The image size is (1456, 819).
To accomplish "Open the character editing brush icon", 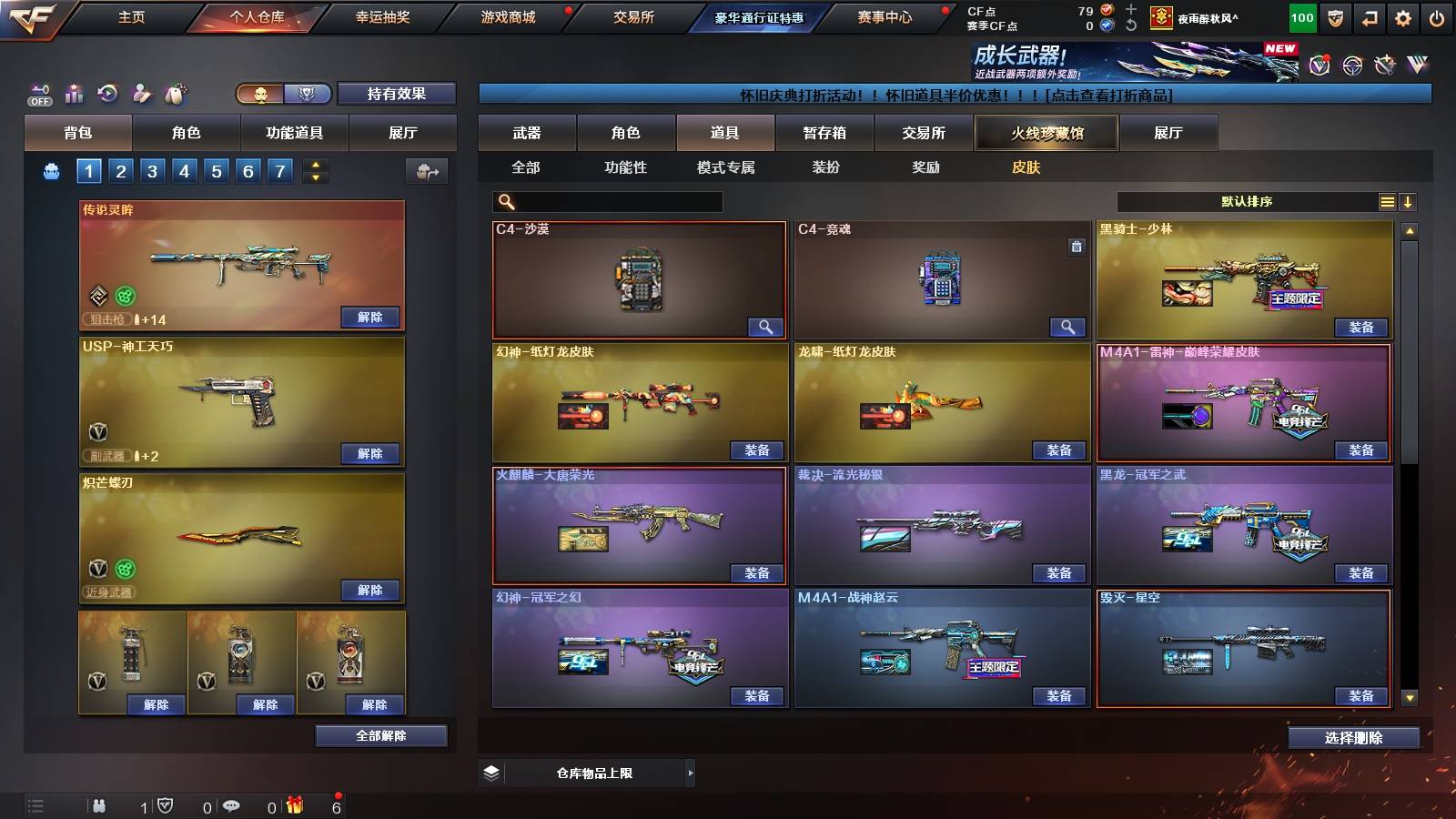I will pyautogui.click(x=142, y=92).
